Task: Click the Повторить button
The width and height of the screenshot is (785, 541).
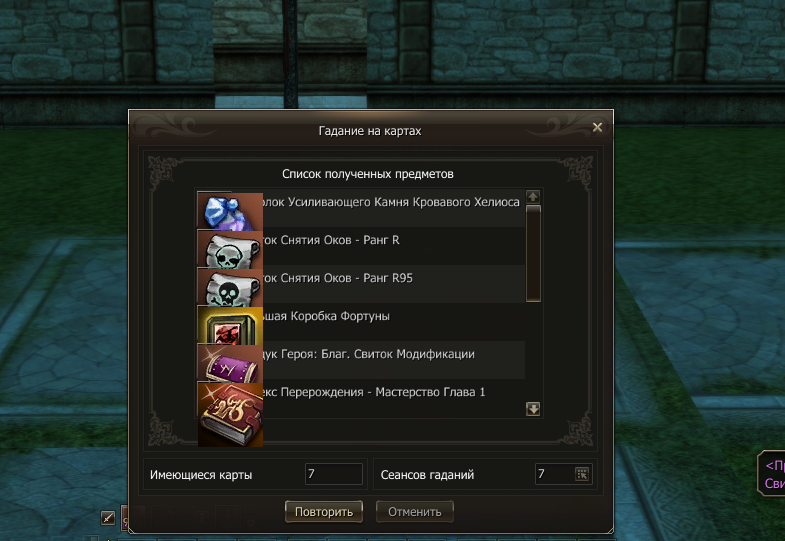Action: [324, 512]
